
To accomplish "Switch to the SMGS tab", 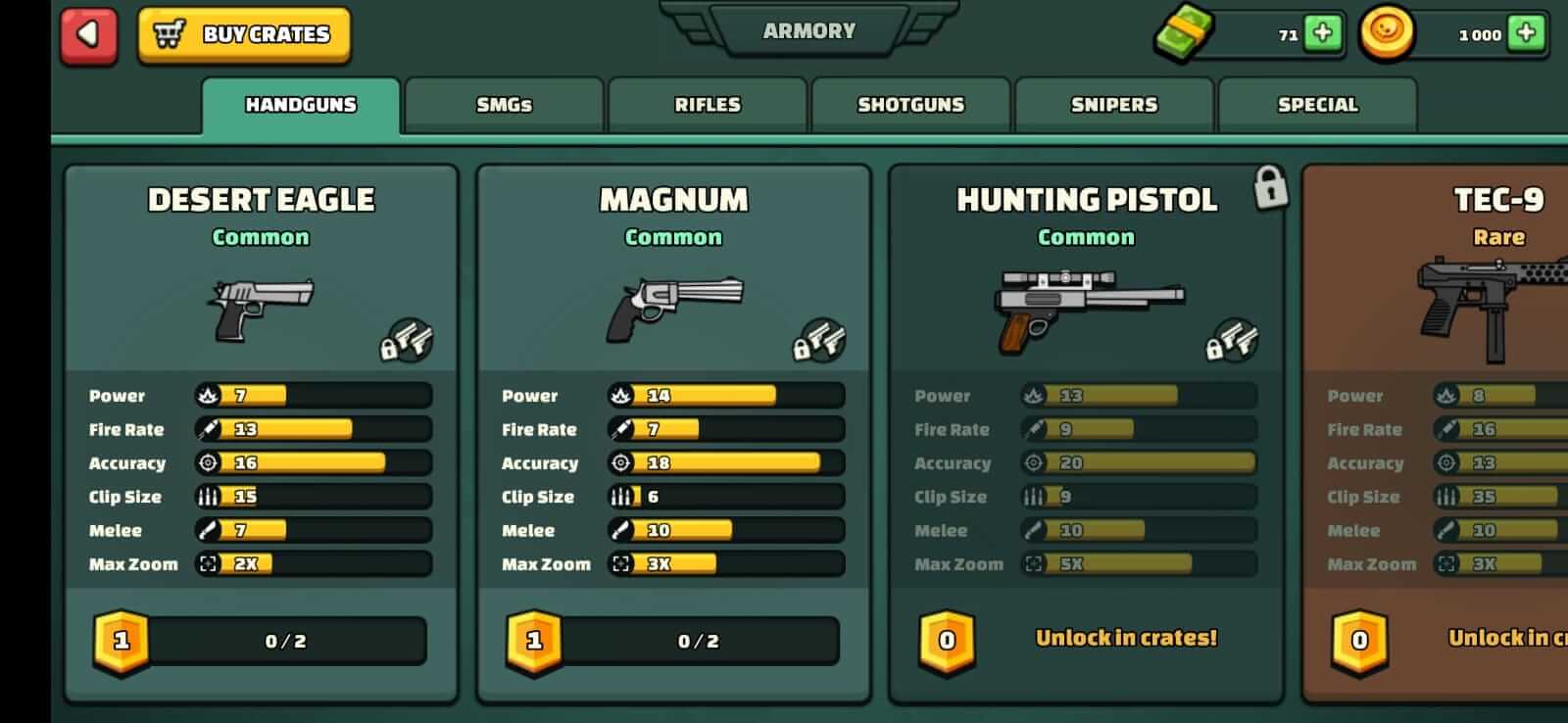I will point(503,104).
